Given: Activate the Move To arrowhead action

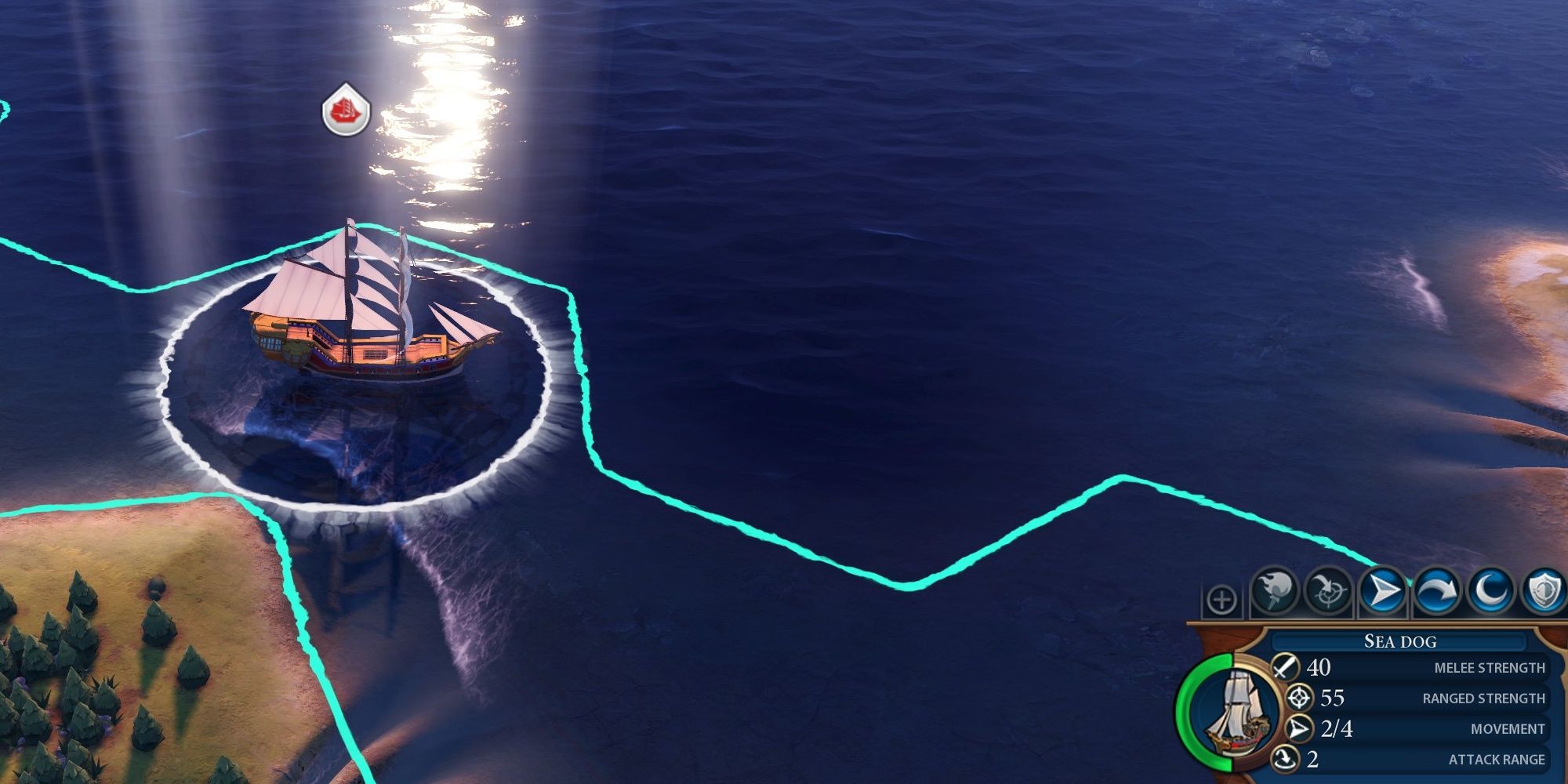Looking at the screenshot, I should click(x=1382, y=590).
